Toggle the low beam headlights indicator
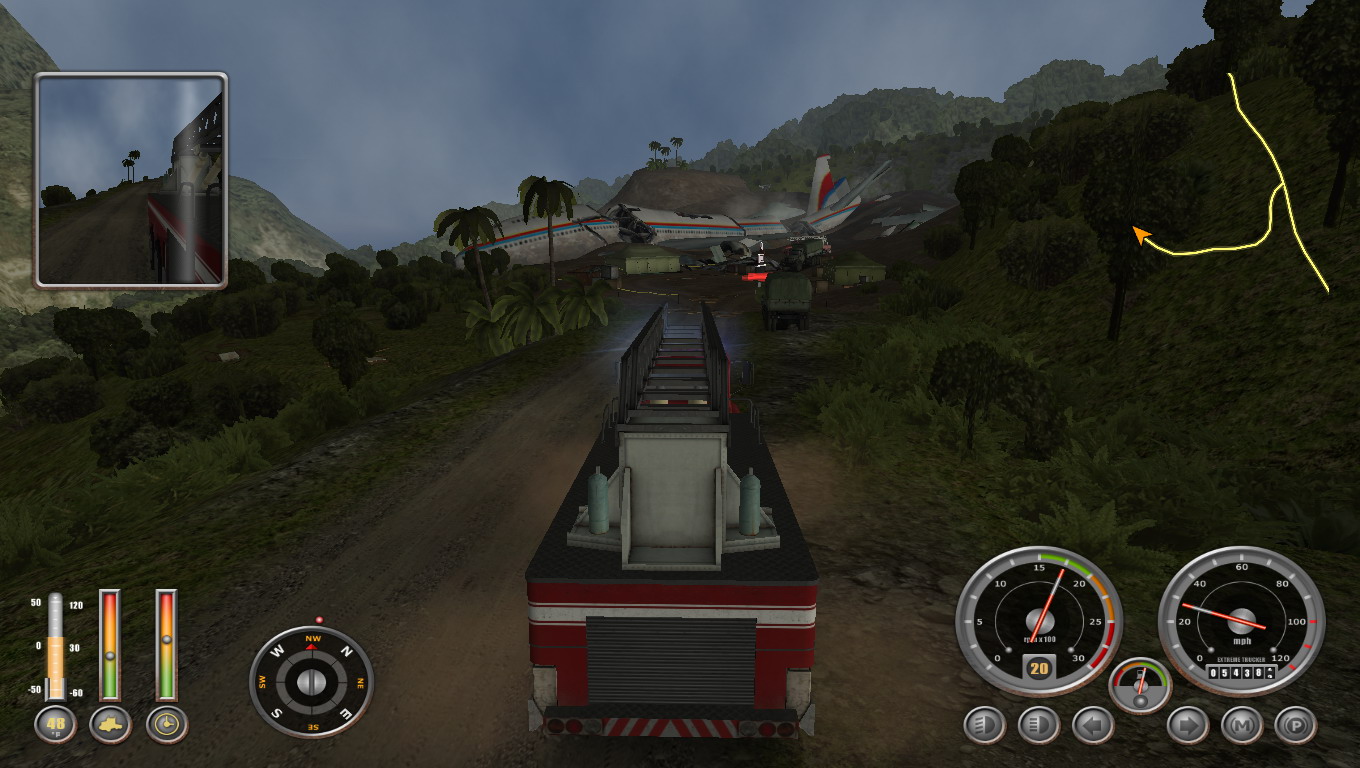The image size is (1360, 768). (x=984, y=725)
